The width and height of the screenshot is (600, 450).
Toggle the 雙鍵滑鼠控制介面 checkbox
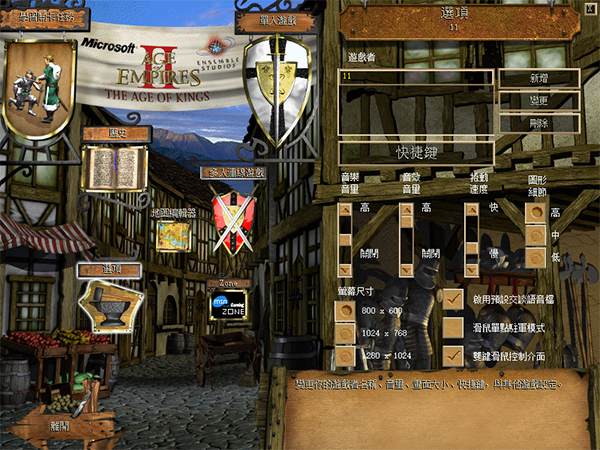coord(454,355)
